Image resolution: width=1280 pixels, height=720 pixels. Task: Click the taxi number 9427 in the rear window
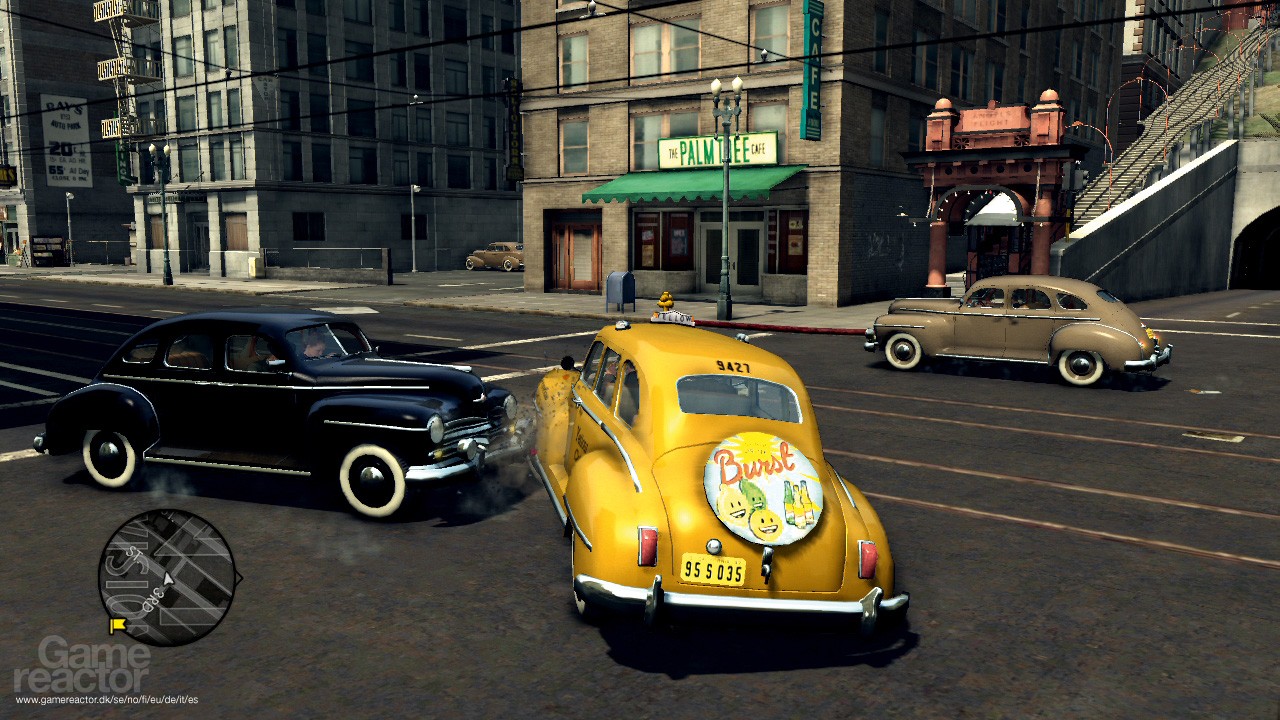(735, 368)
